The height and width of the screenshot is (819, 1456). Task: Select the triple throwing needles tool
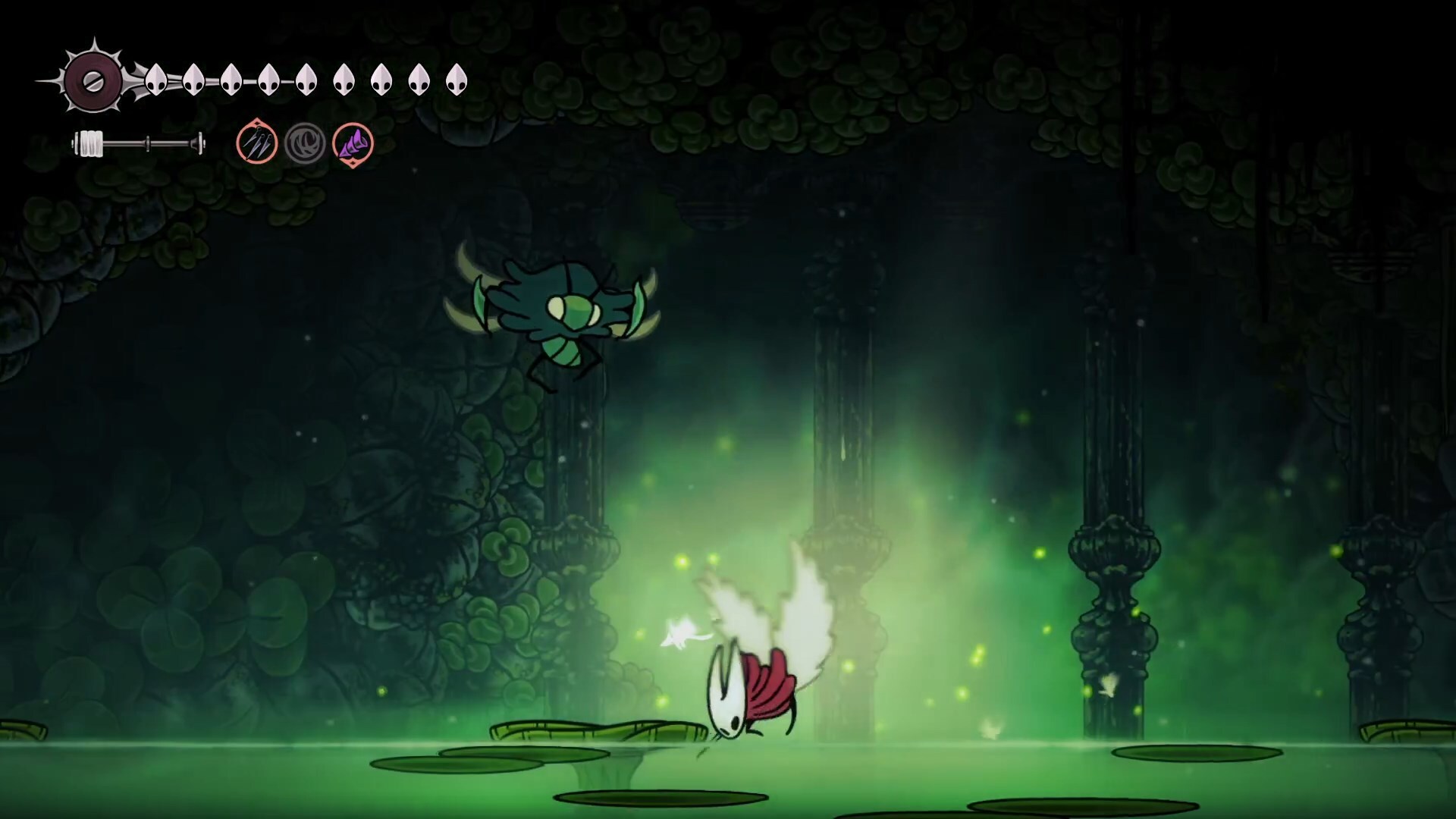(x=256, y=143)
